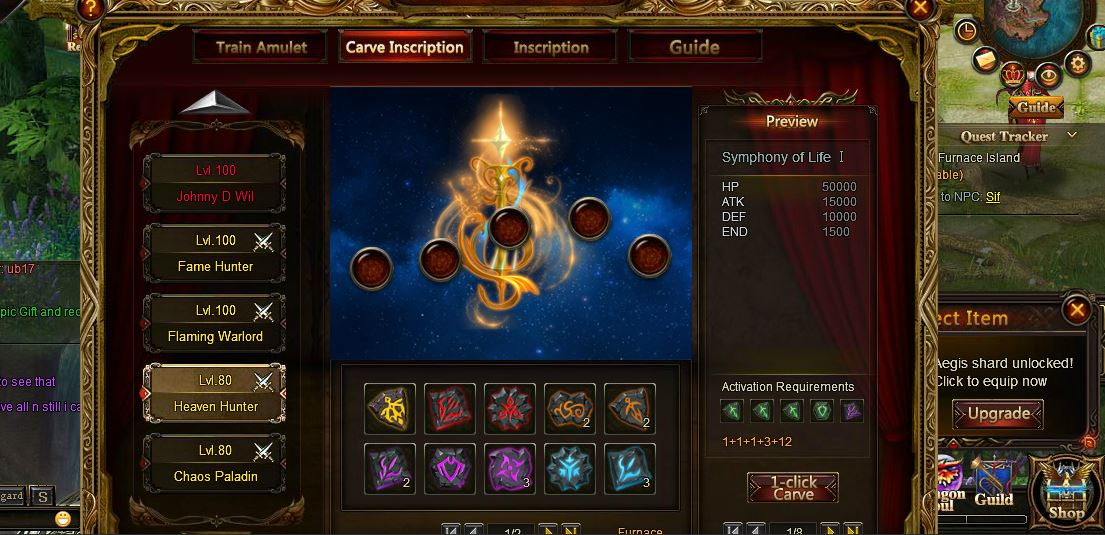
Task: Open the settings gear icon near minimap
Action: [x=1078, y=64]
